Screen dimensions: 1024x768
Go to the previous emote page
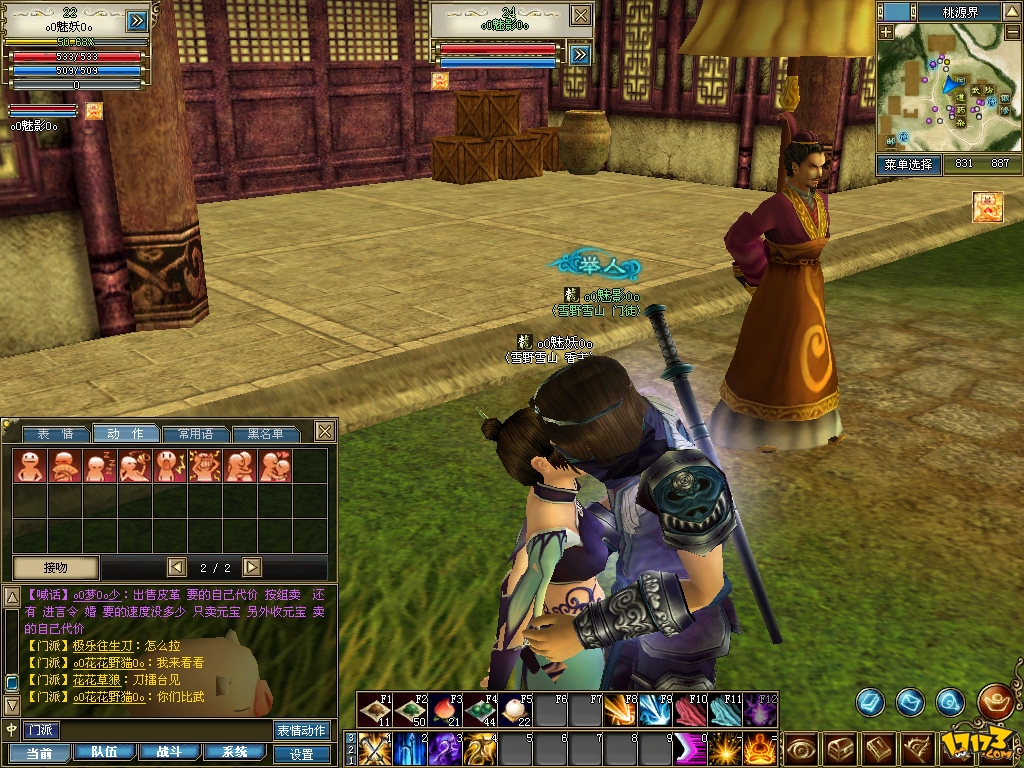[x=177, y=567]
